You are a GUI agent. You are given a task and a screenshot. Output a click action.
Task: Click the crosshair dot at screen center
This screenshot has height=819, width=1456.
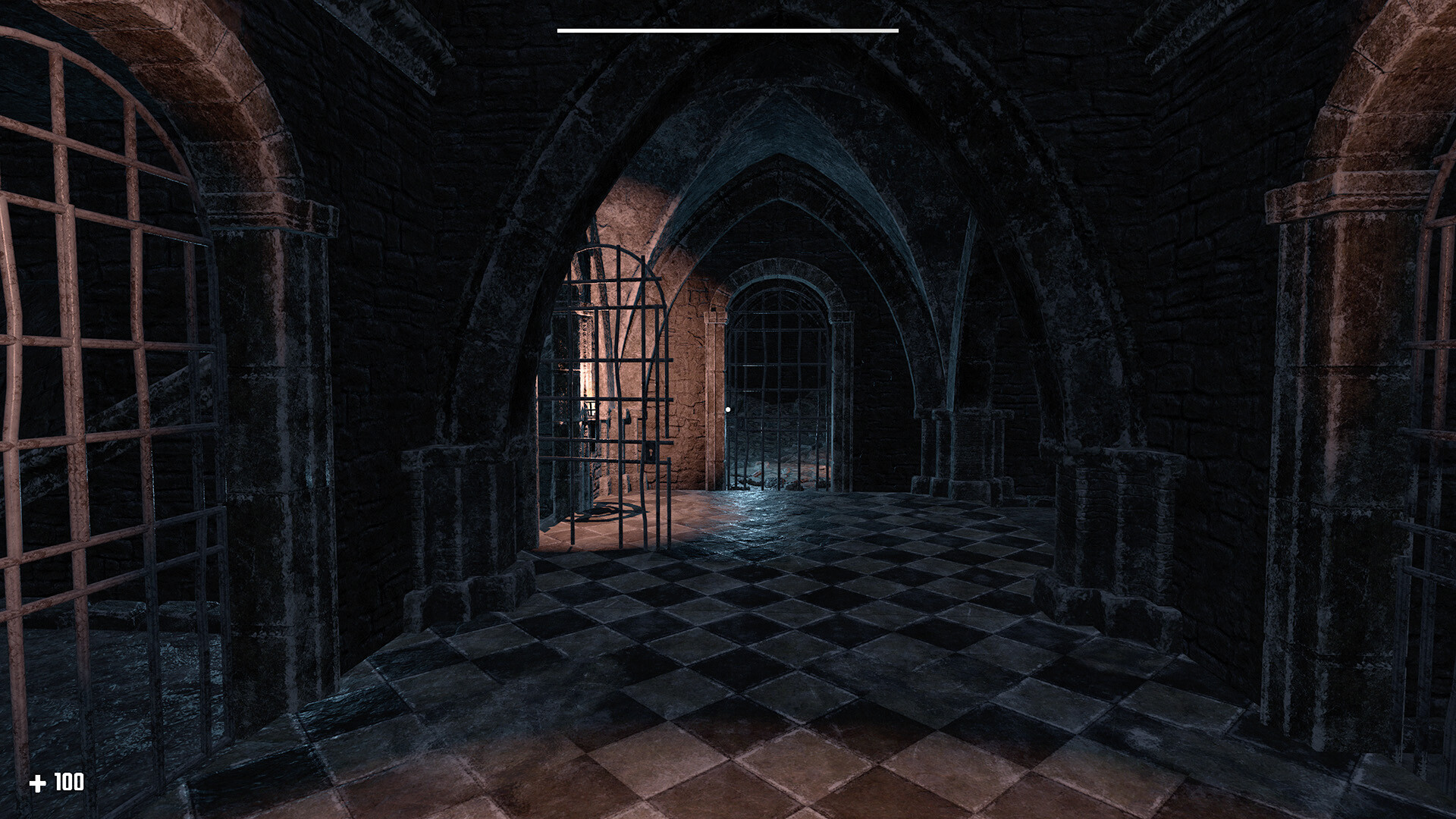[729, 408]
